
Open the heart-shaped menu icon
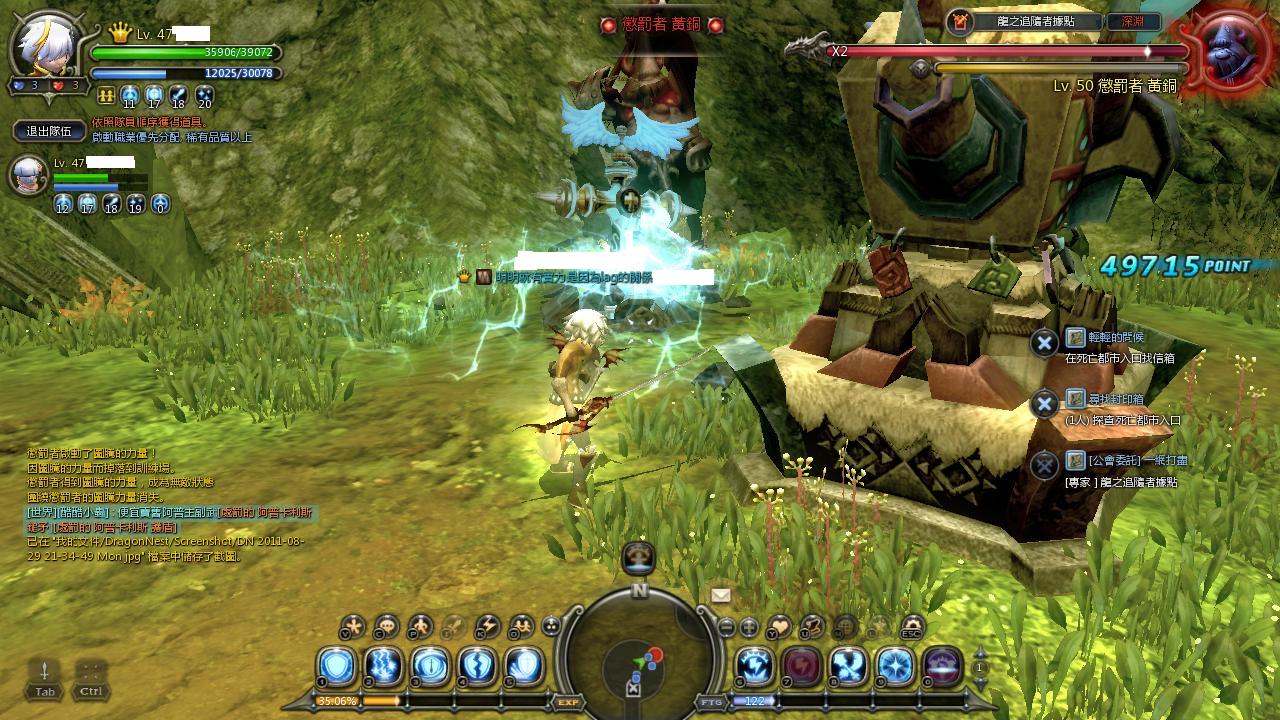pos(780,627)
